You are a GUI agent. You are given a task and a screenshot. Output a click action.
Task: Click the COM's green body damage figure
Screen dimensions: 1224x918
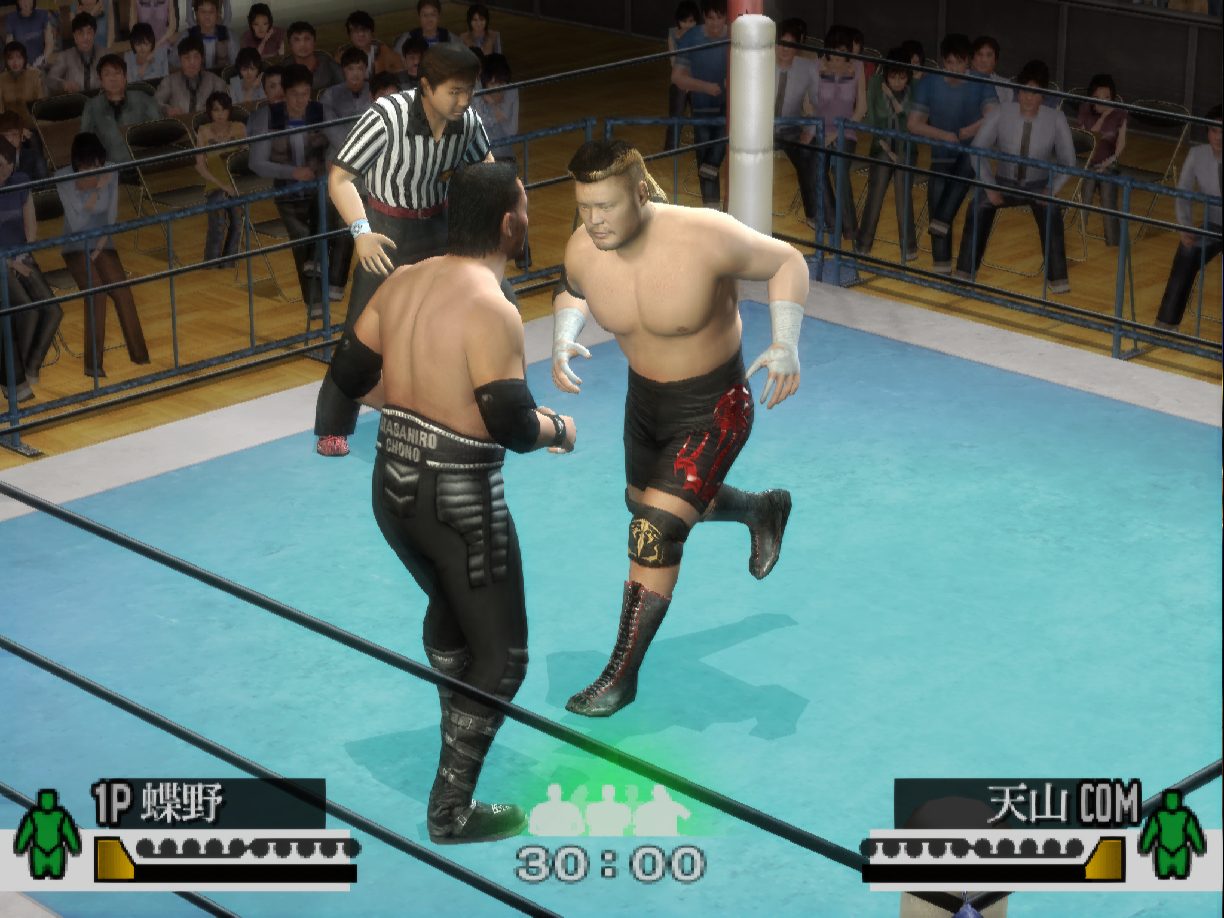1171,834
